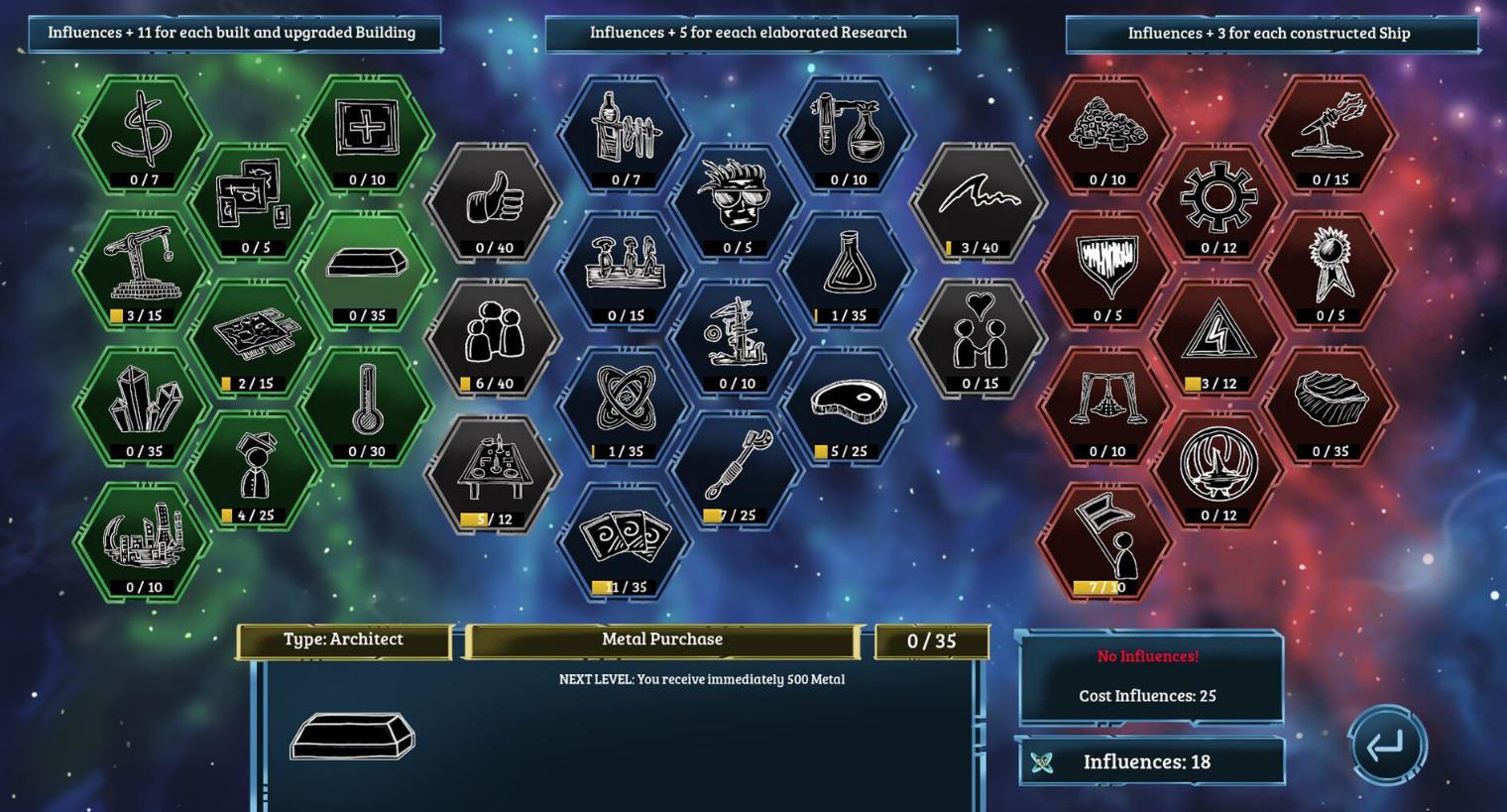Click the metal ingot preview image
This screenshot has height=812, width=1507.
pyautogui.click(x=353, y=739)
